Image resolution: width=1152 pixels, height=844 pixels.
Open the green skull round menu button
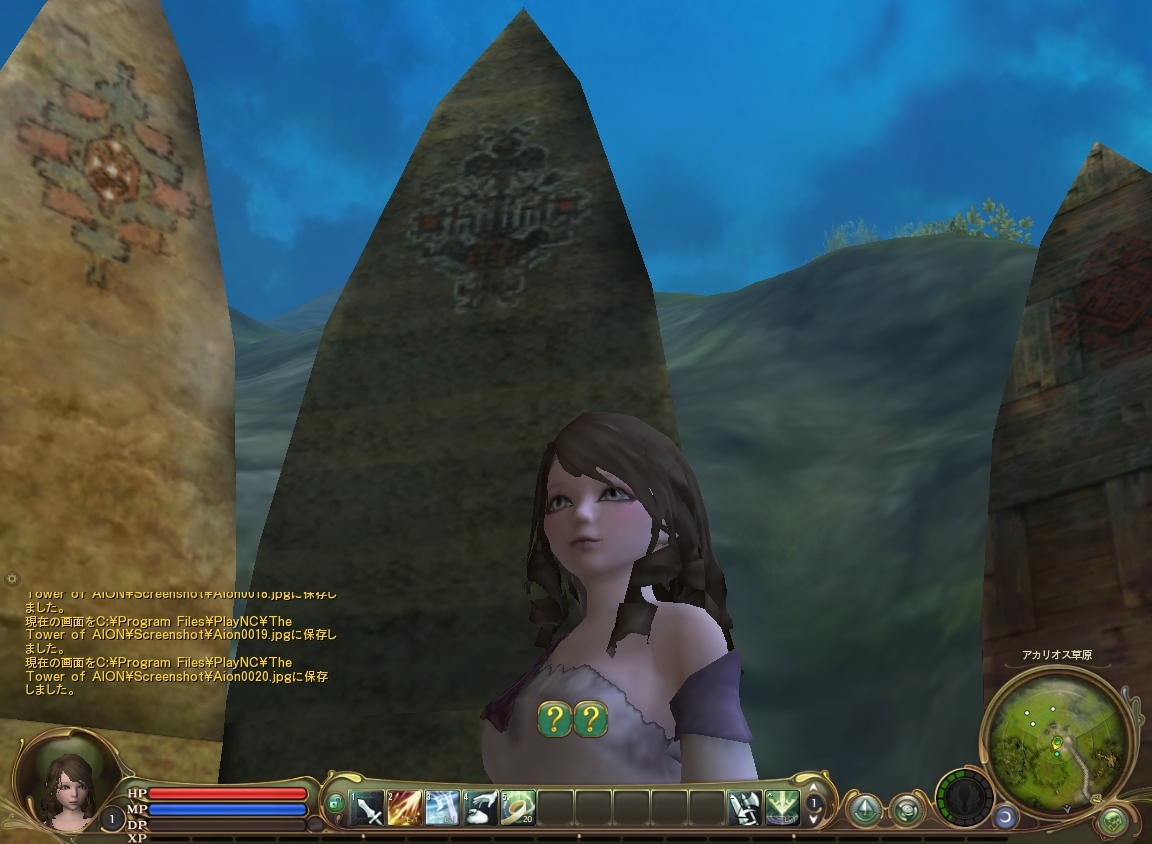coord(1113,822)
